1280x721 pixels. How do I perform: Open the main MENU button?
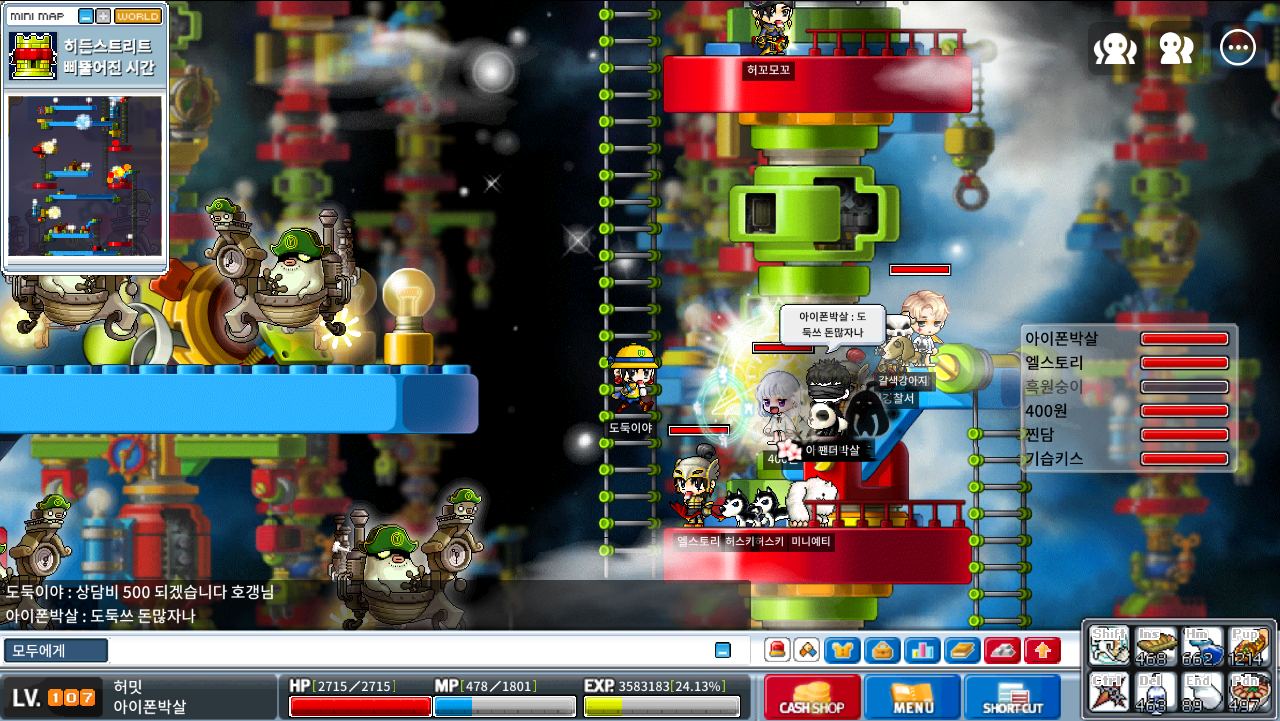(x=912, y=696)
